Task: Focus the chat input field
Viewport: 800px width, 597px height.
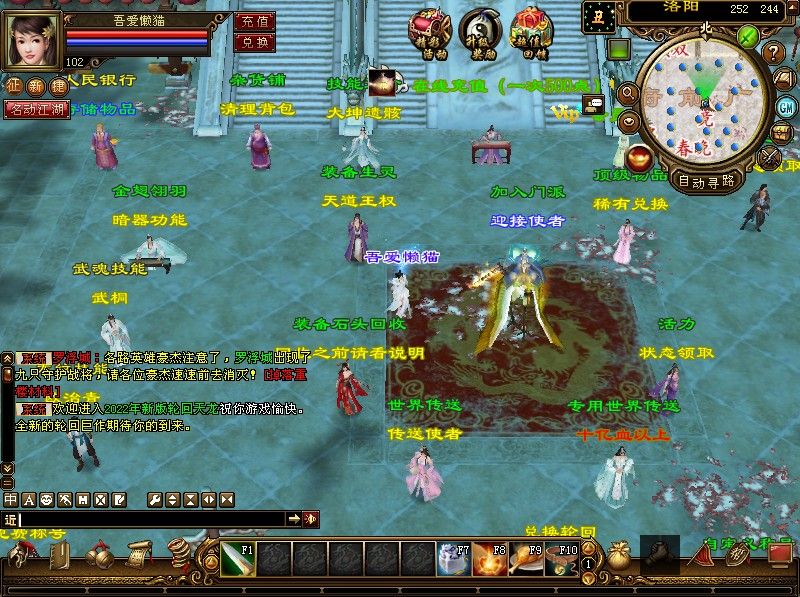Action: pyautogui.click(x=150, y=519)
